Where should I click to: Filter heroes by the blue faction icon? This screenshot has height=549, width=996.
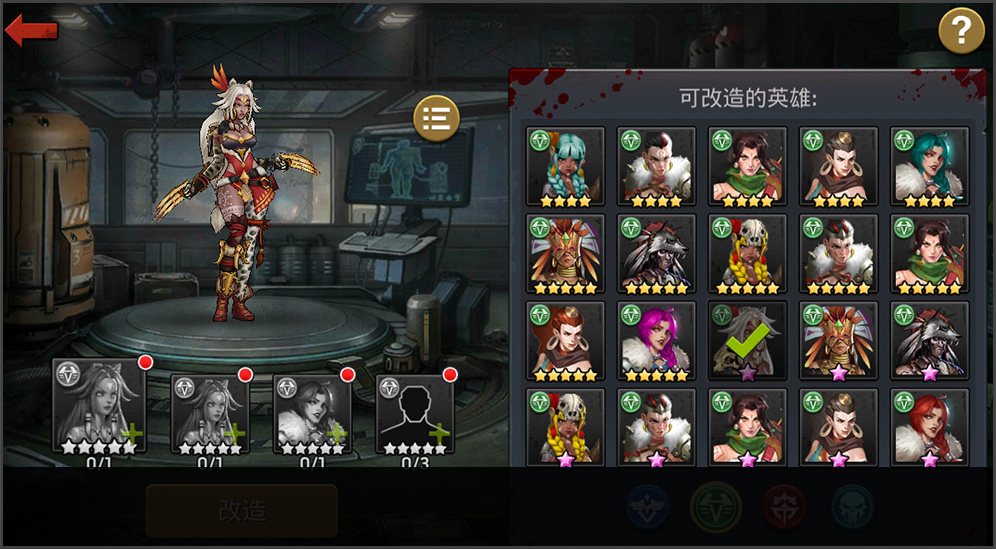coord(649,507)
